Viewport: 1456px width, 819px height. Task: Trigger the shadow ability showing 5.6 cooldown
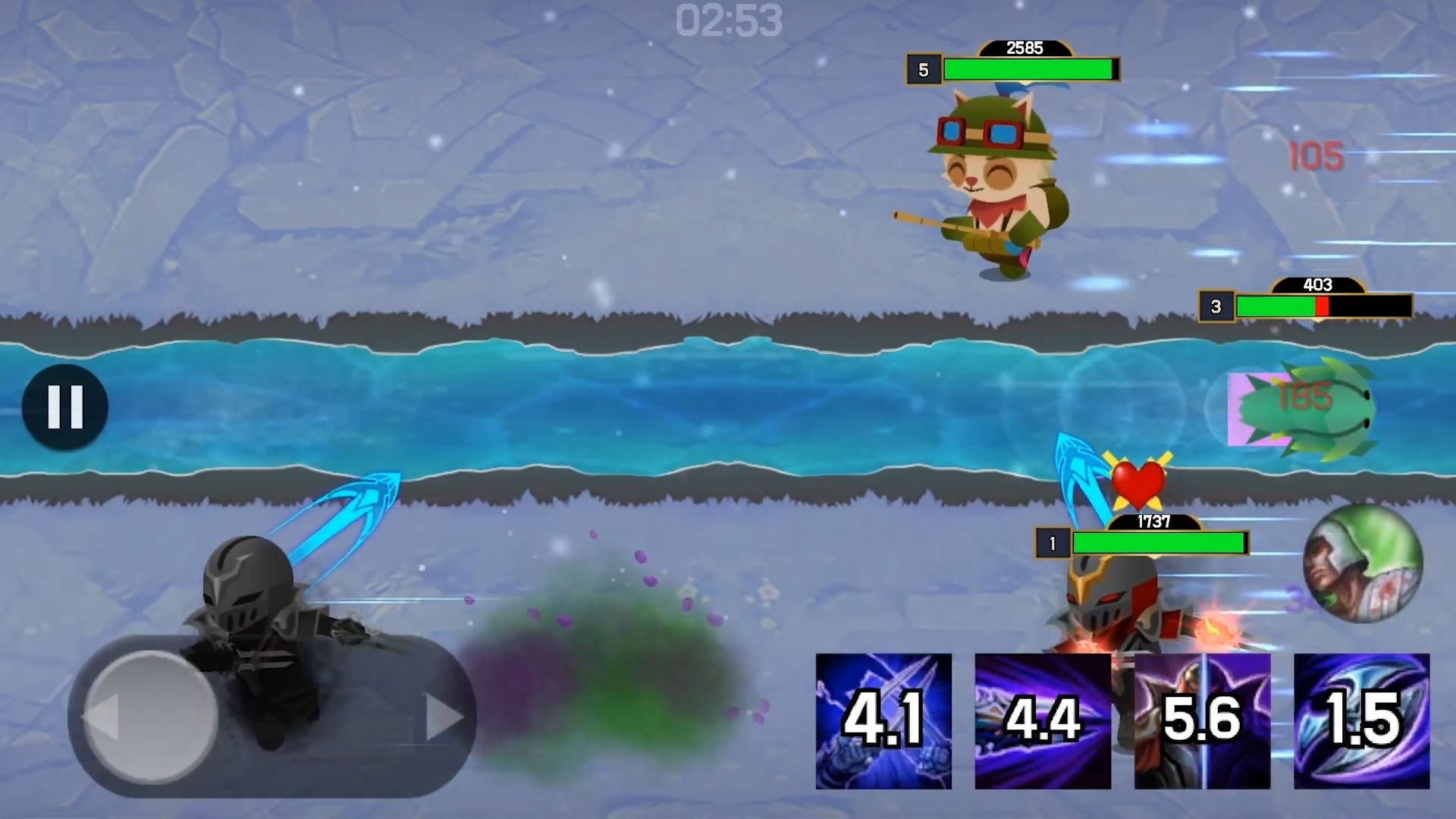tap(1202, 721)
